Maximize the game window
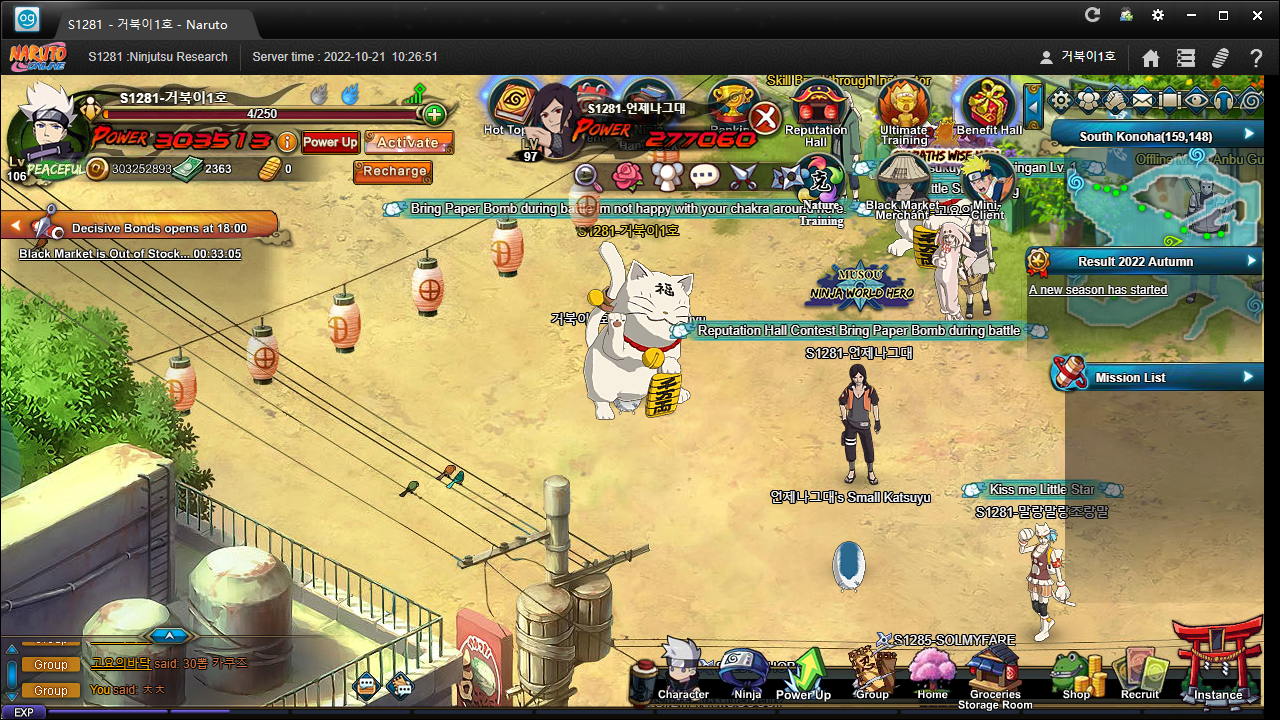Viewport: 1280px width, 720px height. click(x=1223, y=15)
